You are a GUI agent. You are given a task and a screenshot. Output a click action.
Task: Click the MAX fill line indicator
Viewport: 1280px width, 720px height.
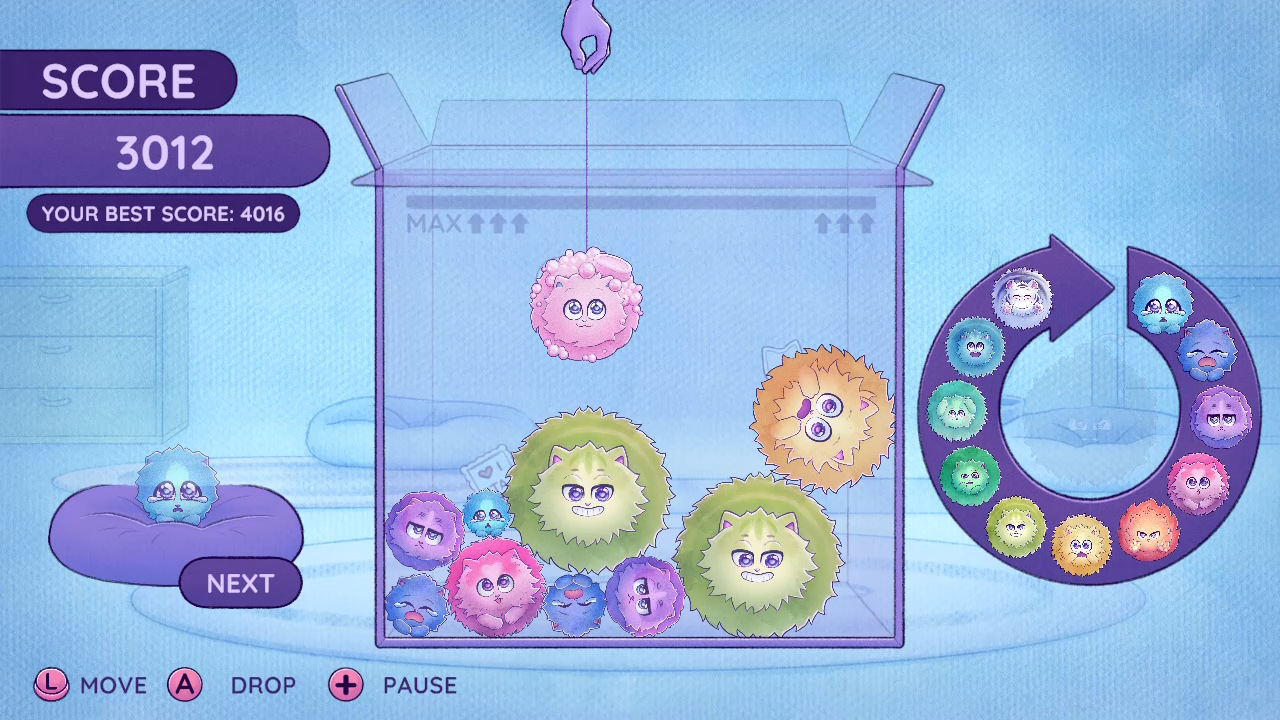tap(437, 222)
